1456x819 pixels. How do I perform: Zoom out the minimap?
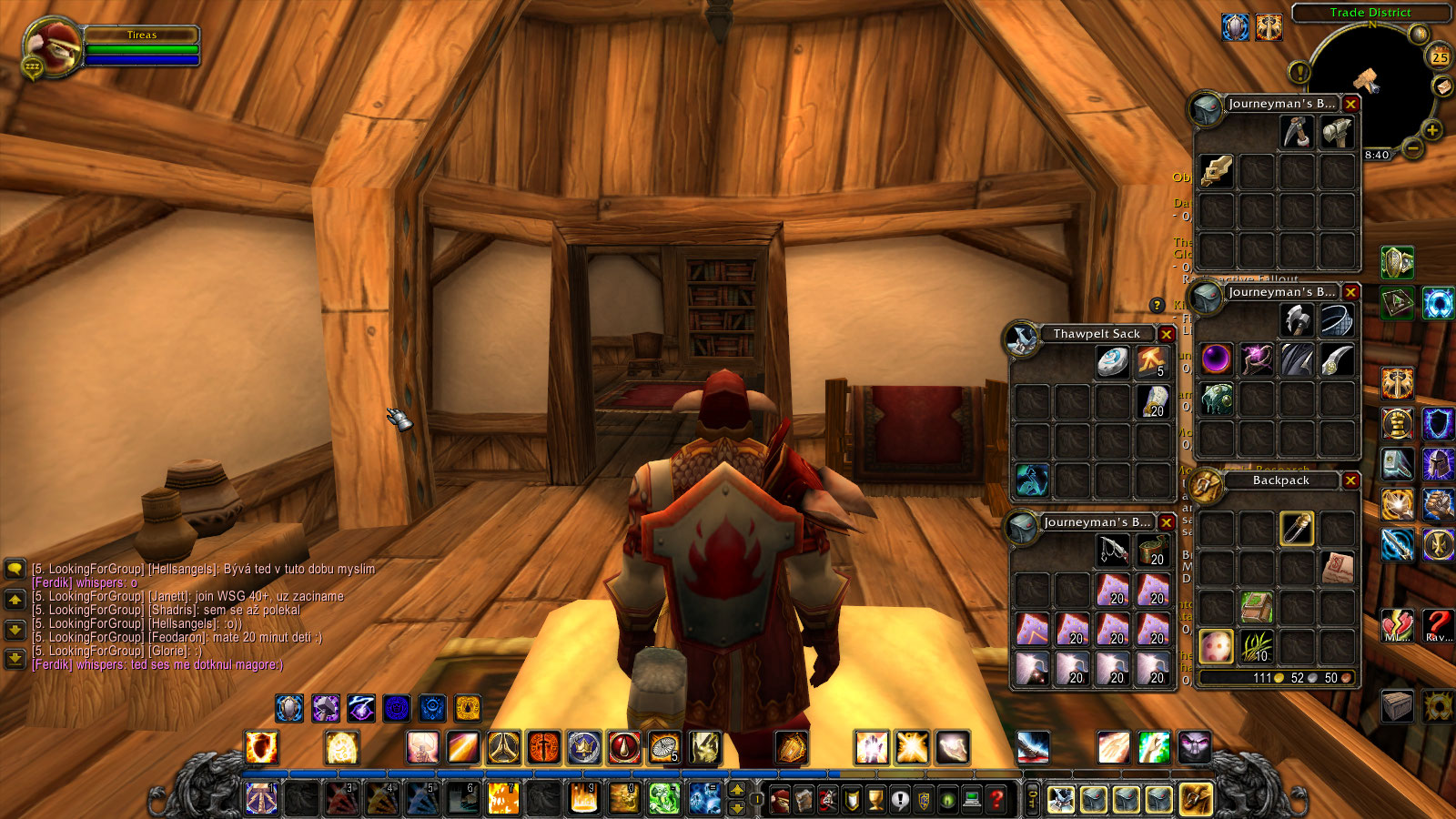tap(1412, 147)
